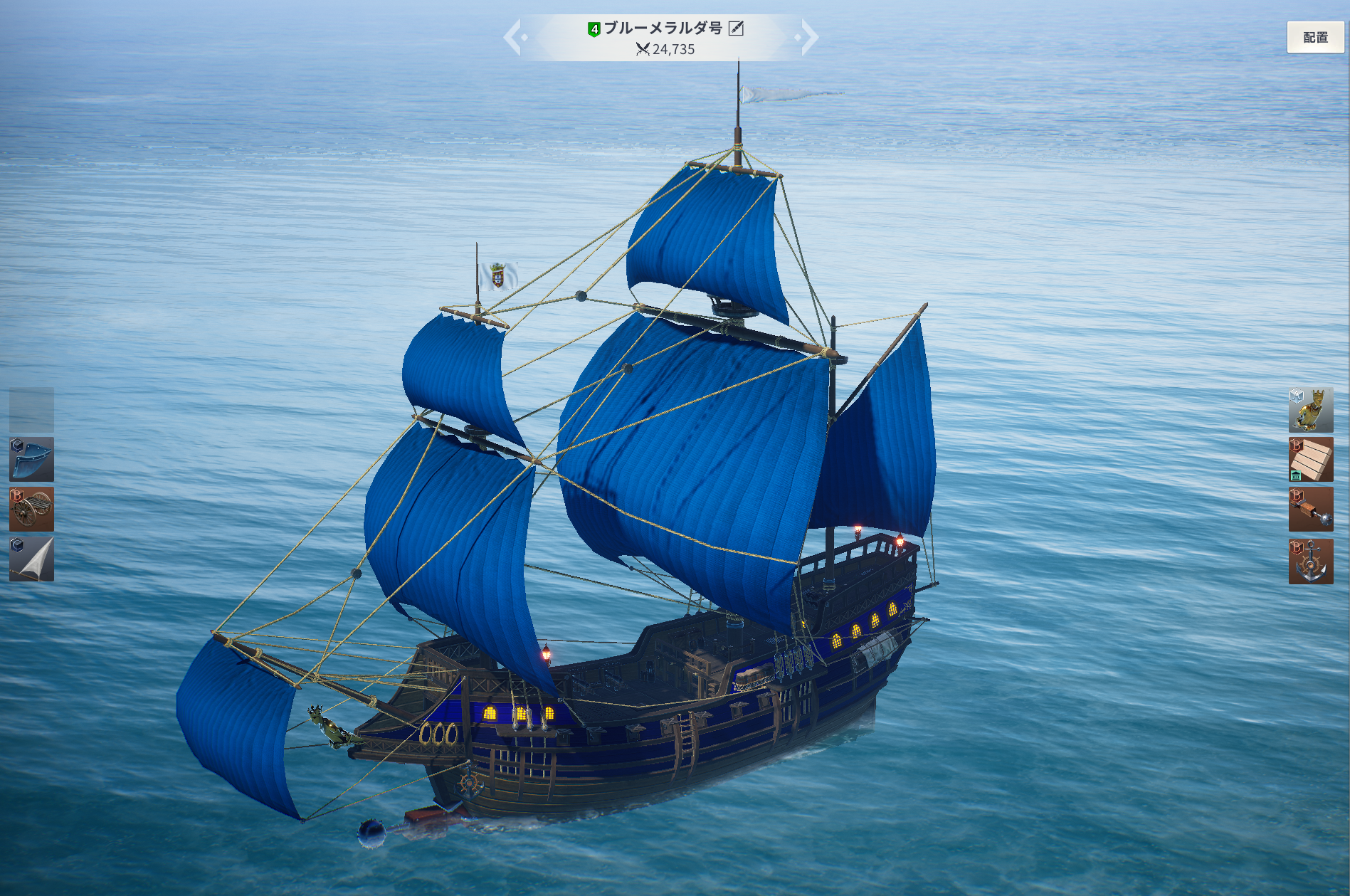The height and width of the screenshot is (896, 1350).
Task: Select the golden crowned figurehead slot
Action: 1310,410
